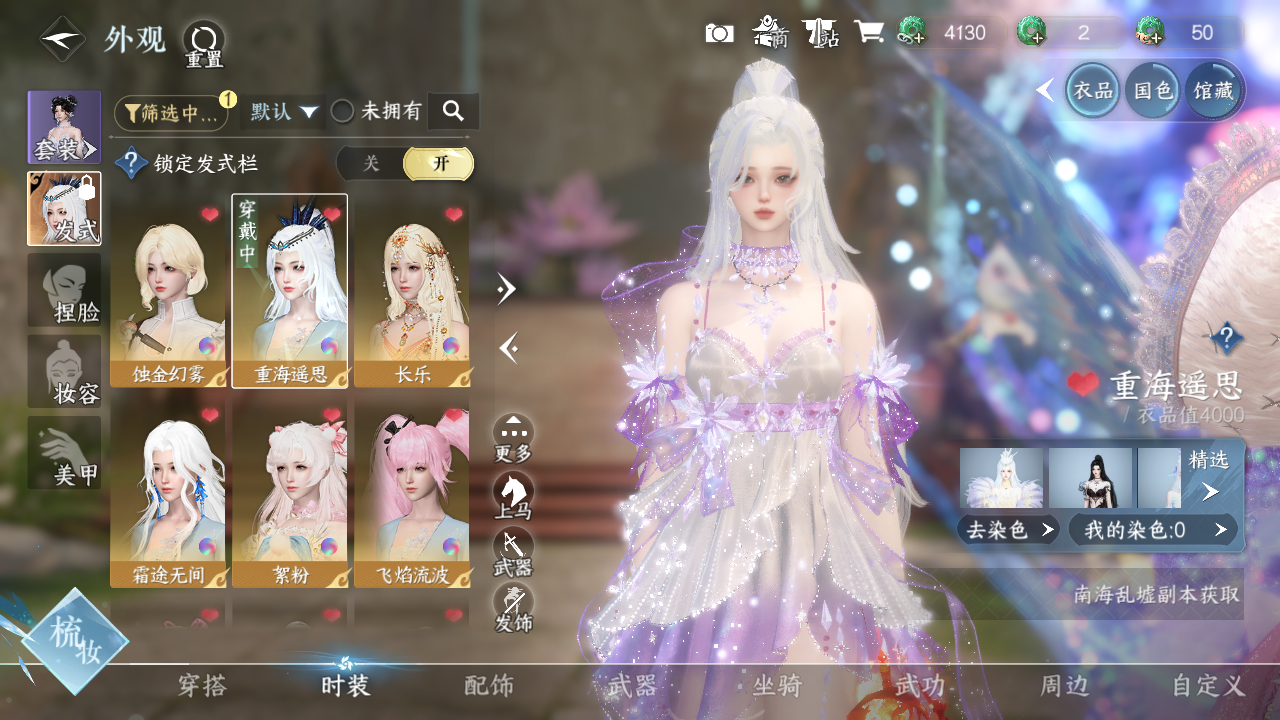The height and width of the screenshot is (720, 1280).
Task: Switch hairstyle lock toggle to 关
Action: [371, 164]
